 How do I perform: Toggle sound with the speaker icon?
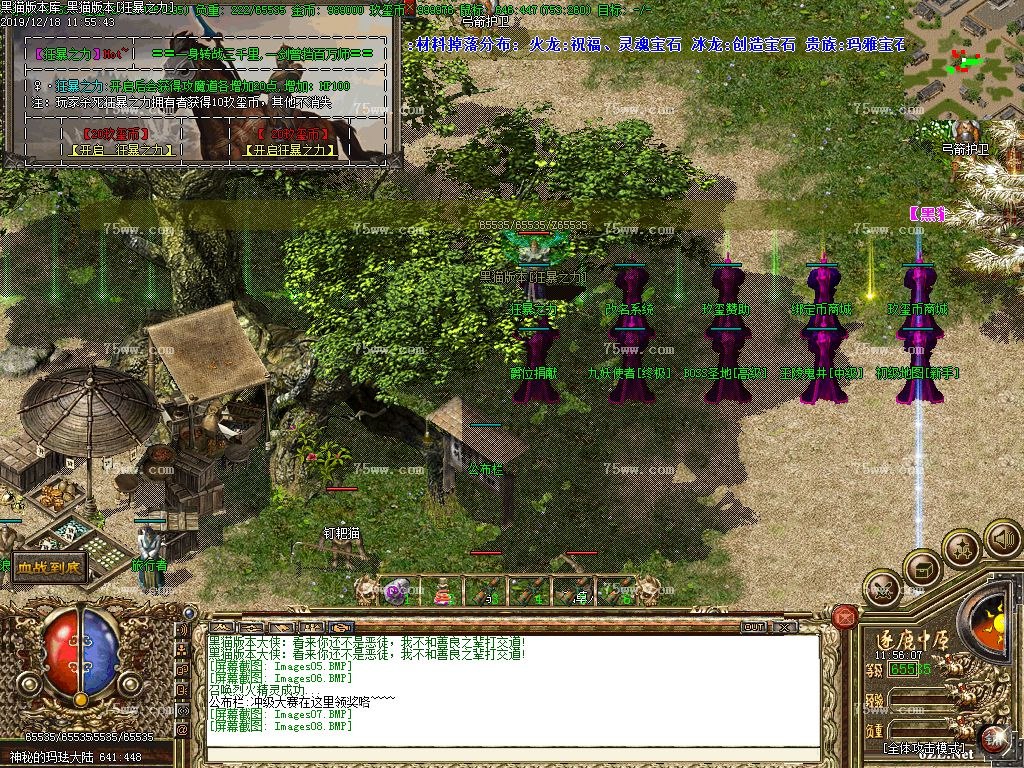(1002, 540)
